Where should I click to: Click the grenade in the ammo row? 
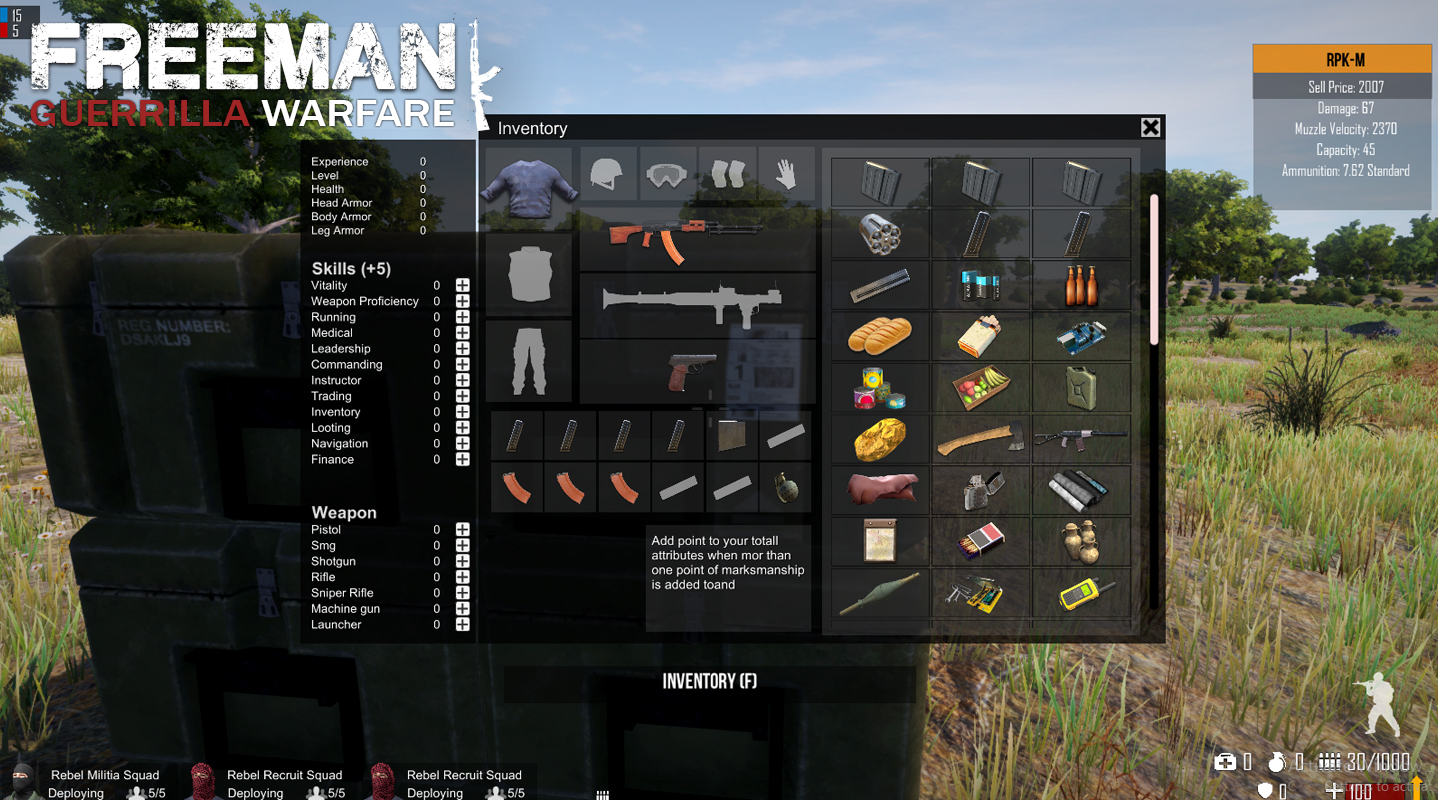coord(785,488)
